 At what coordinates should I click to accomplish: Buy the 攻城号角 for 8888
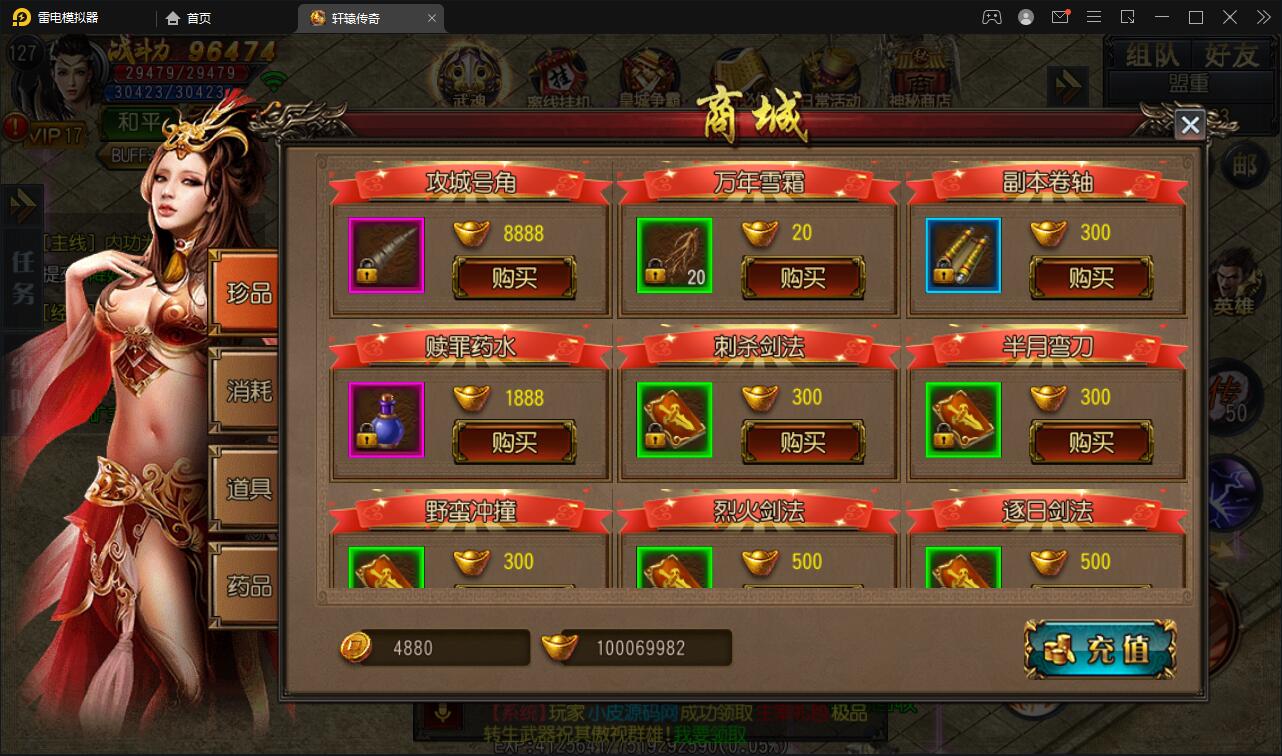pos(514,278)
